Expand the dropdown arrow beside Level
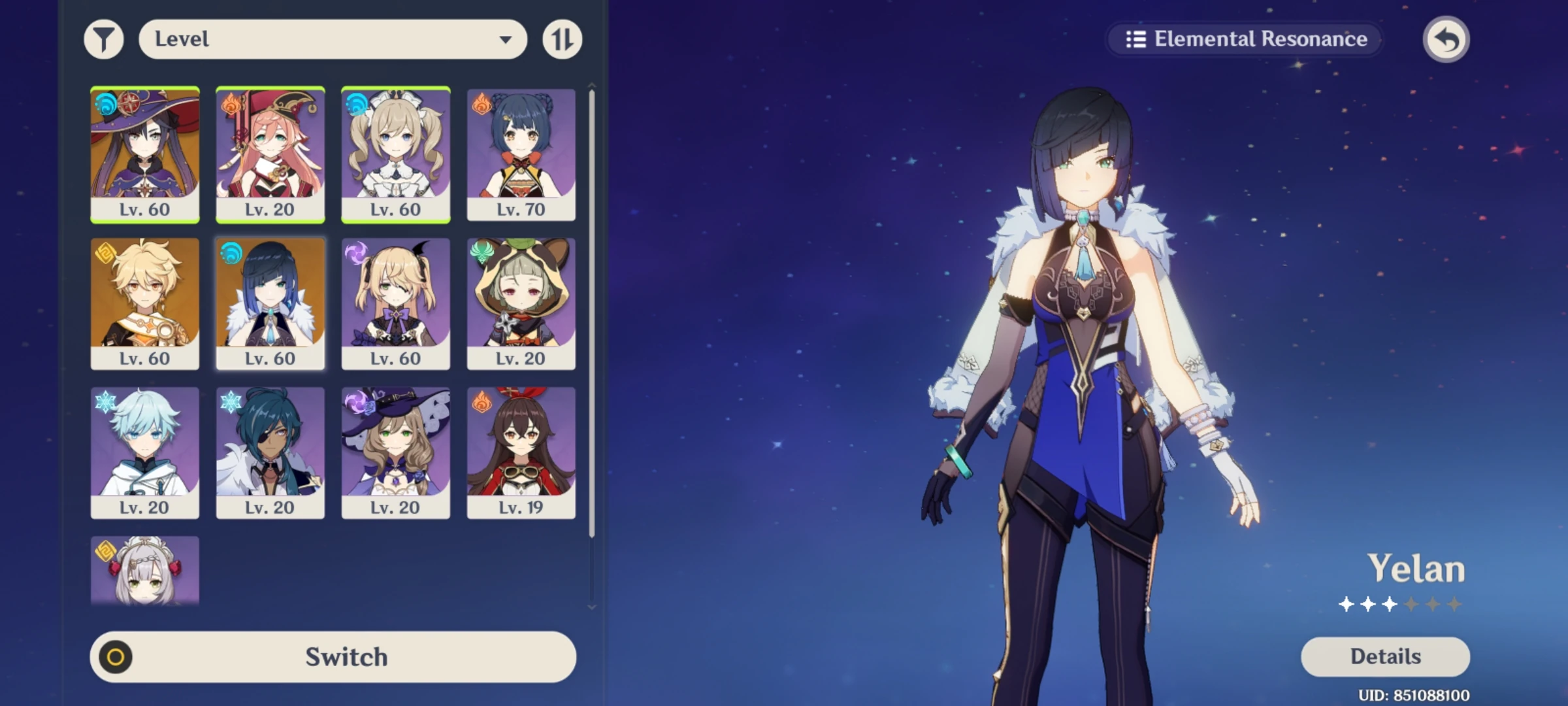Viewport: 1568px width, 706px height. tap(506, 39)
